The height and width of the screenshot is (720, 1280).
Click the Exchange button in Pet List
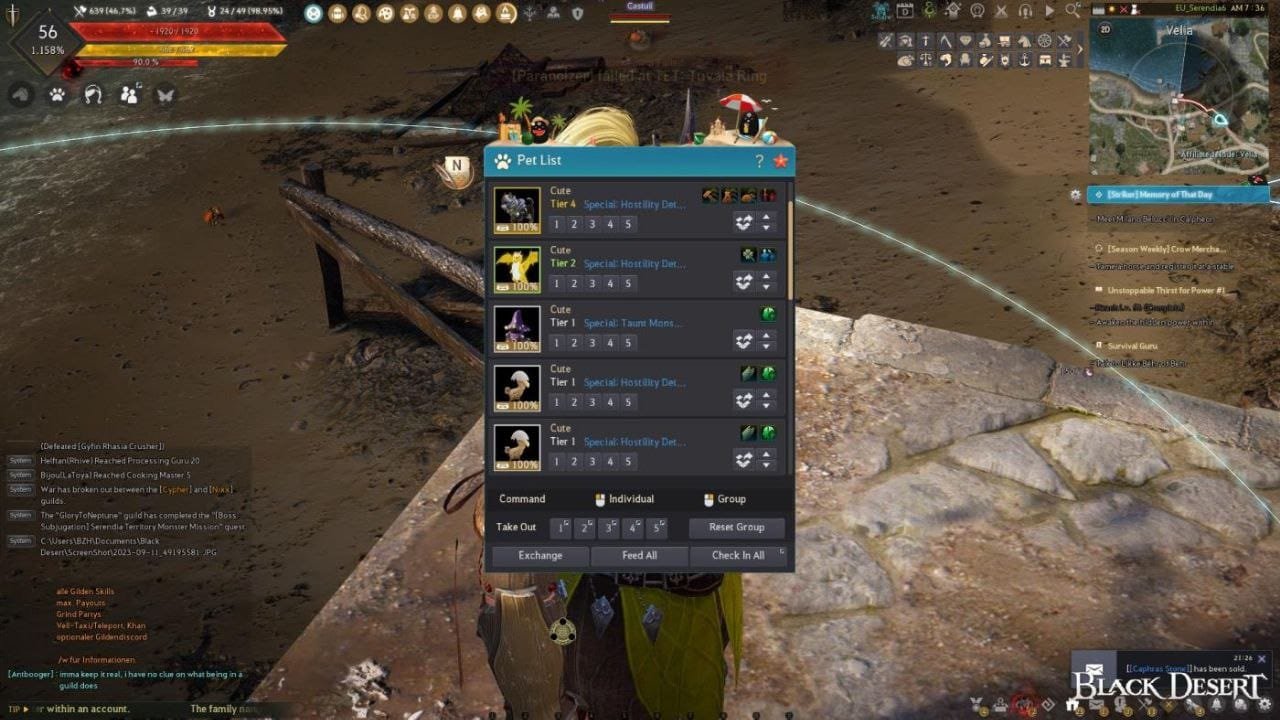click(540, 555)
